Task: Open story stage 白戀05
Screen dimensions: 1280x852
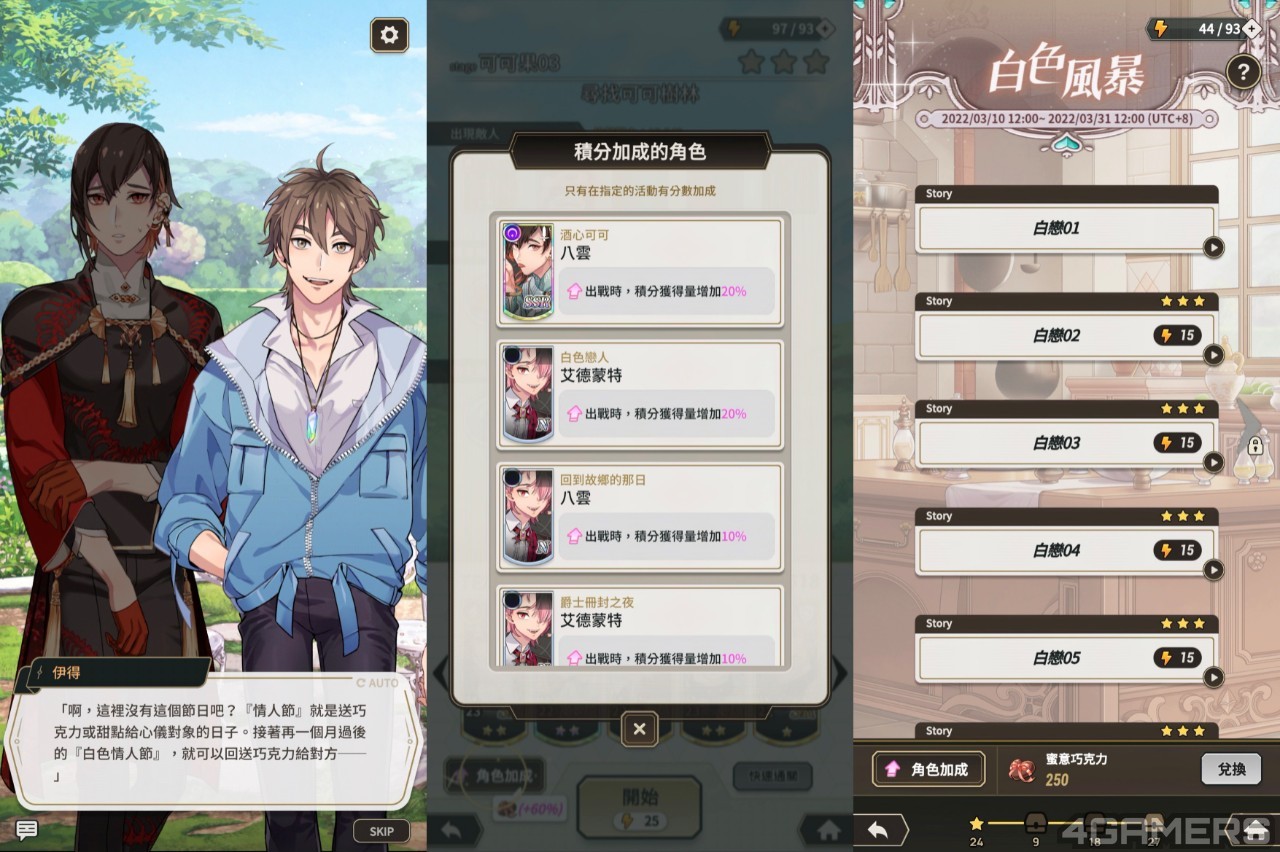Action: click(1066, 658)
